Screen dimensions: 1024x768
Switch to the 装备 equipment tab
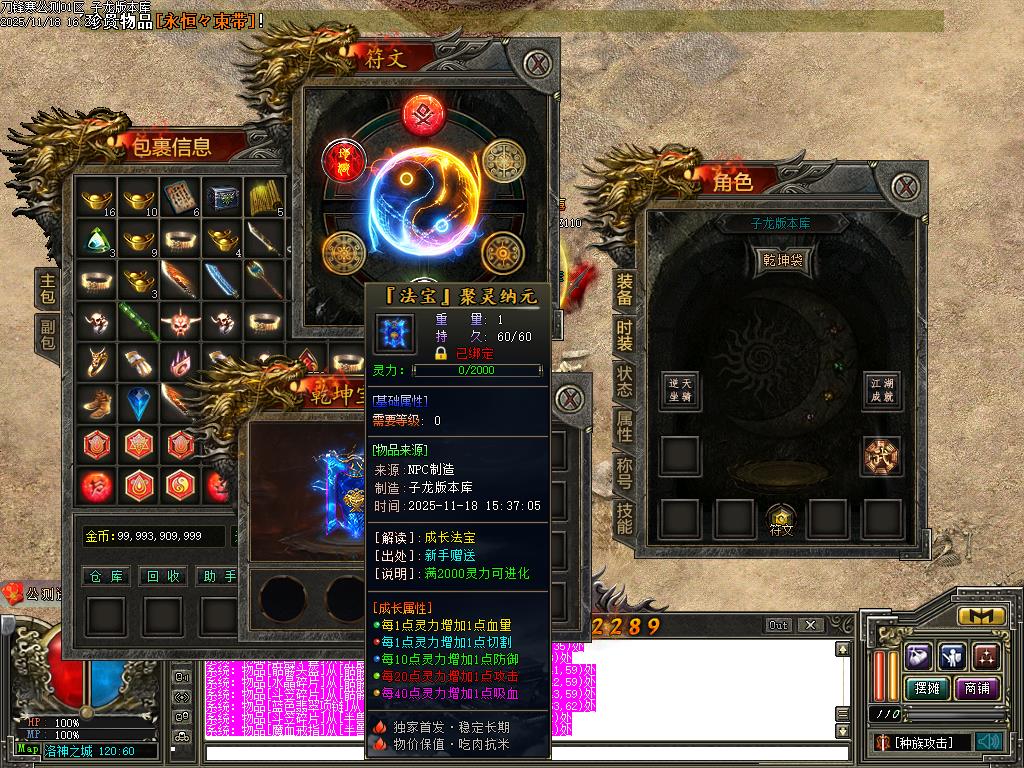coord(624,290)
